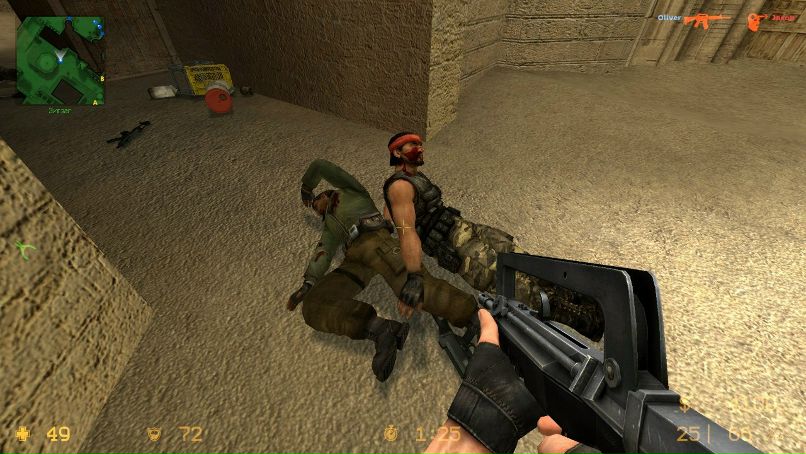Select bombsite A marker on the radar
806x454 pixels.
point(95,101)
